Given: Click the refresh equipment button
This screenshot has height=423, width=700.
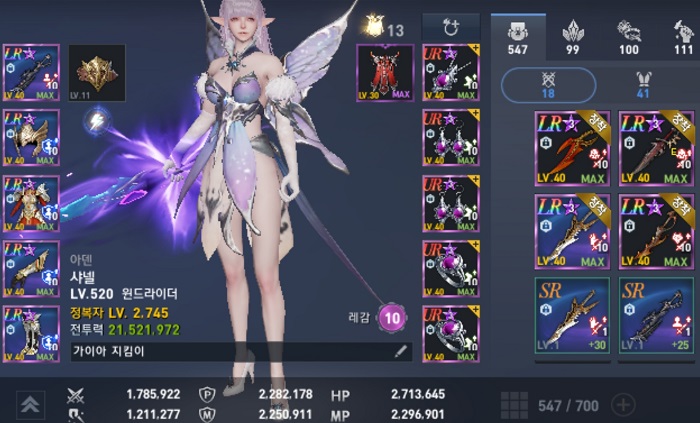Looking at the screenshot, I should coord(450,27).
